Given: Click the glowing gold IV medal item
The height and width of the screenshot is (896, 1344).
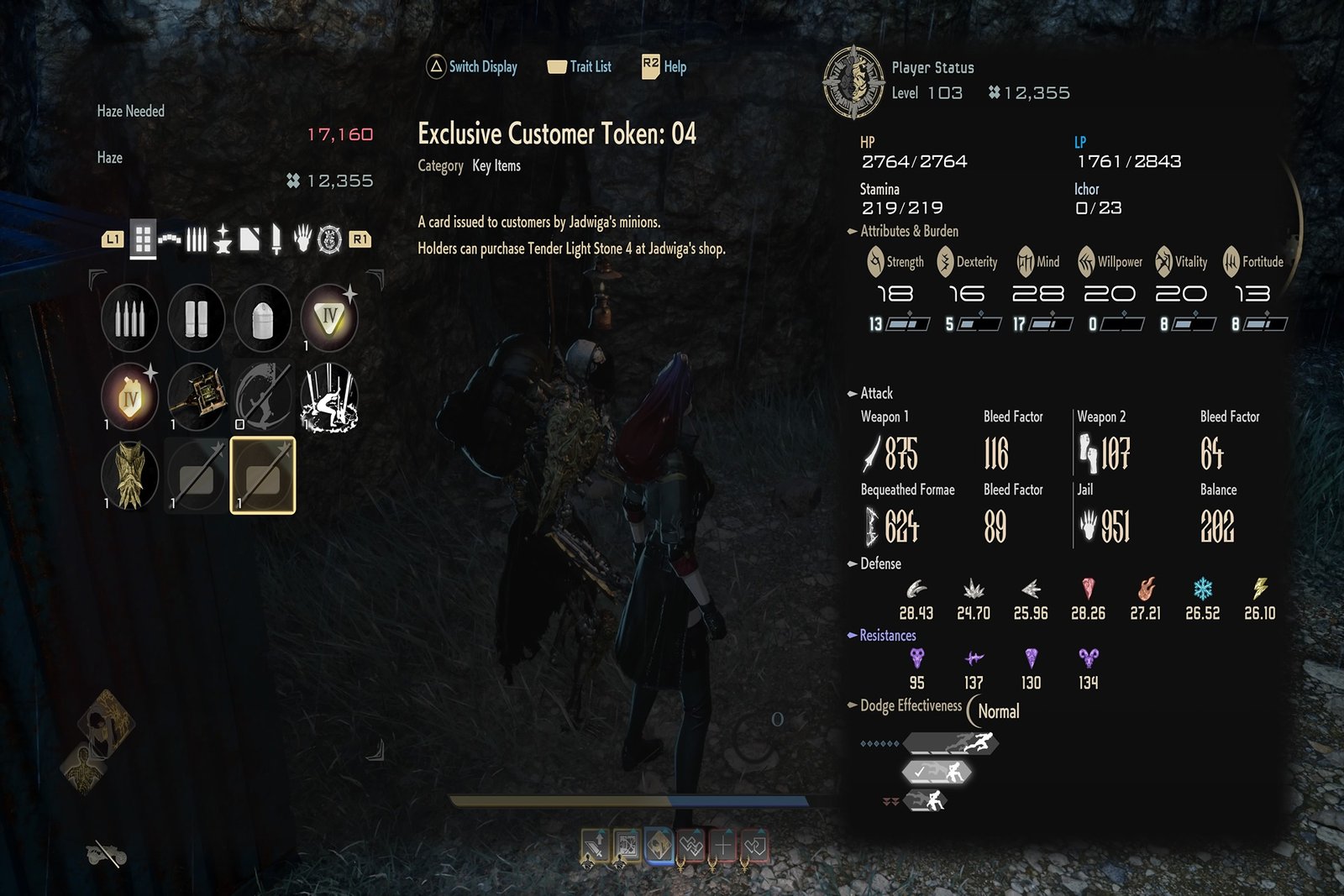Looking at the screenshot, I should (130, 396).
